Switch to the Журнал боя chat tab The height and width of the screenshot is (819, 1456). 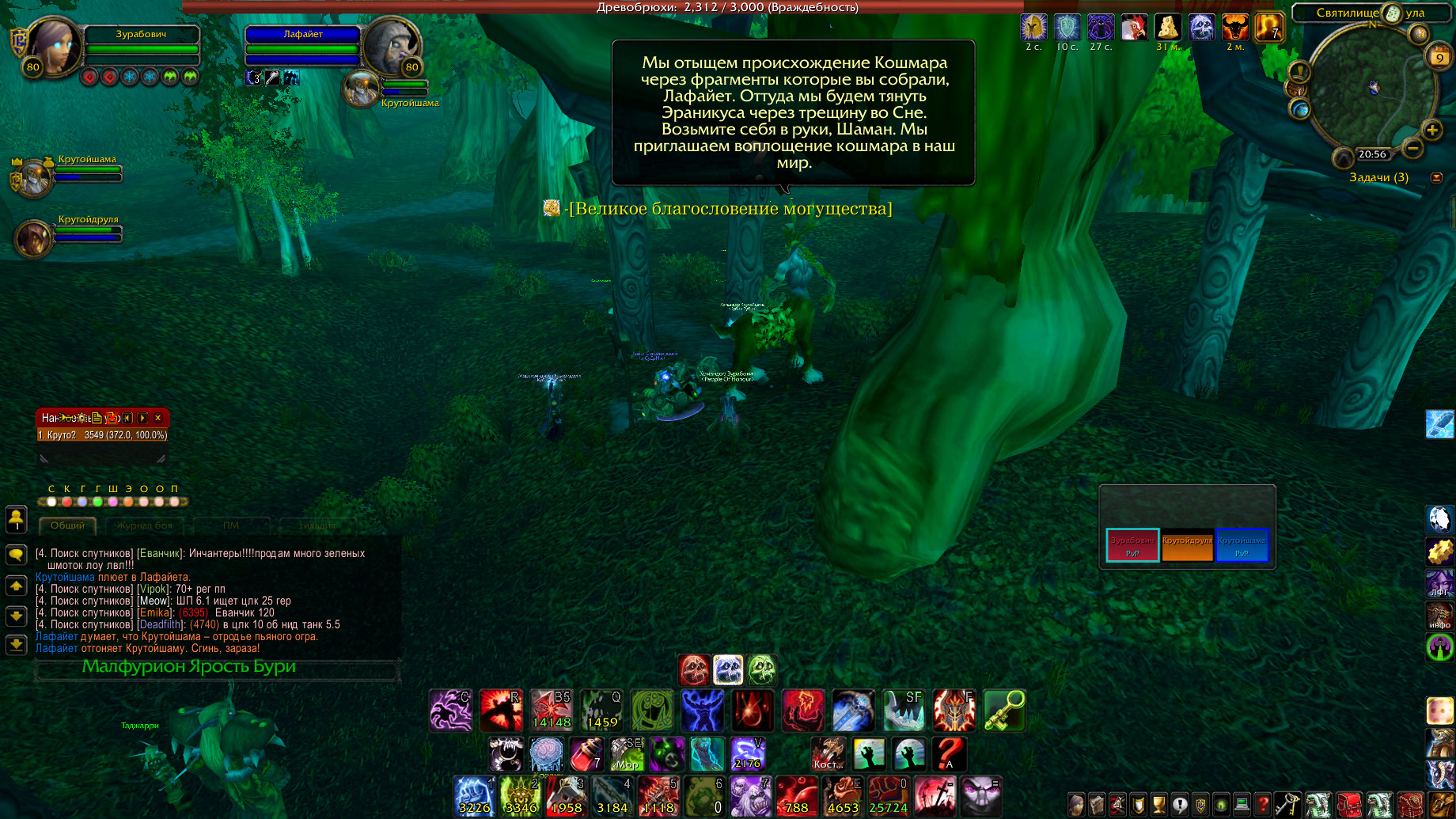pyautogui.click(x=144, y=525)
